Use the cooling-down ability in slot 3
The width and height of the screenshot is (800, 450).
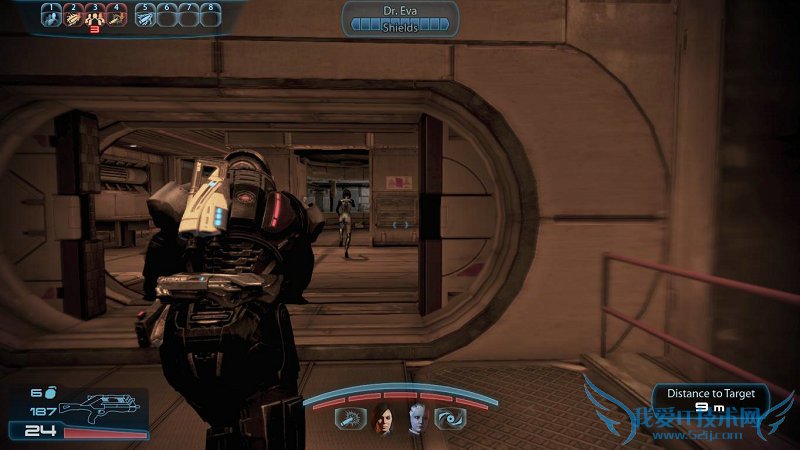coord(95,16)
